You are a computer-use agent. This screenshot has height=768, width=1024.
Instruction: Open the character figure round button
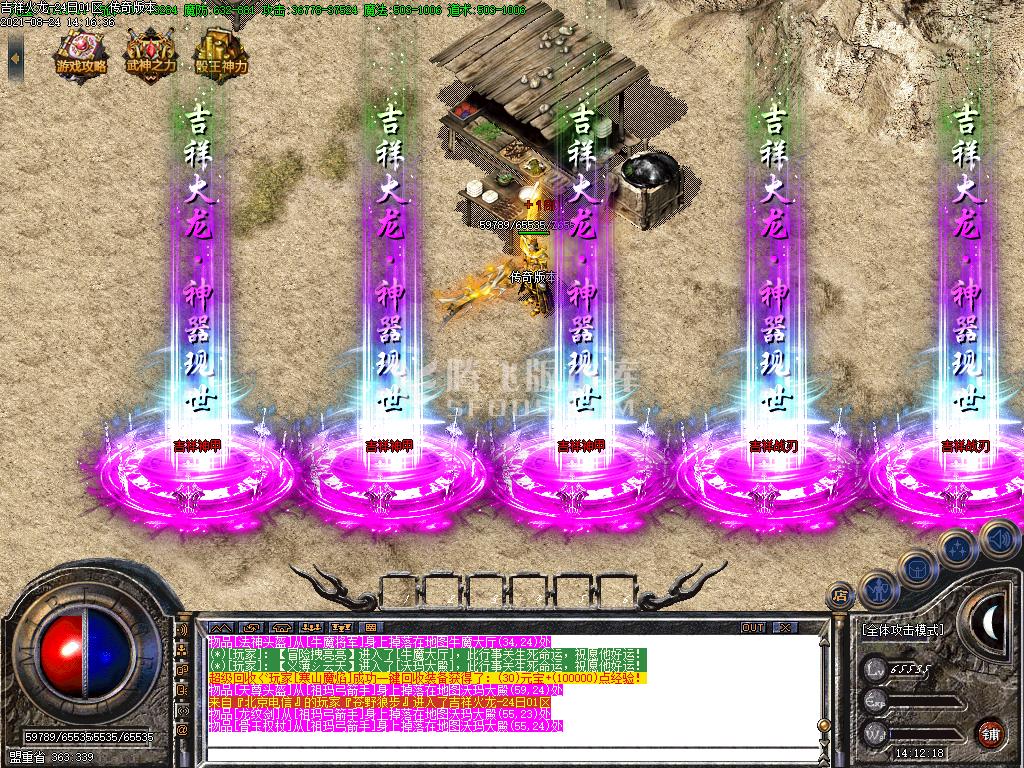[877, 590]
